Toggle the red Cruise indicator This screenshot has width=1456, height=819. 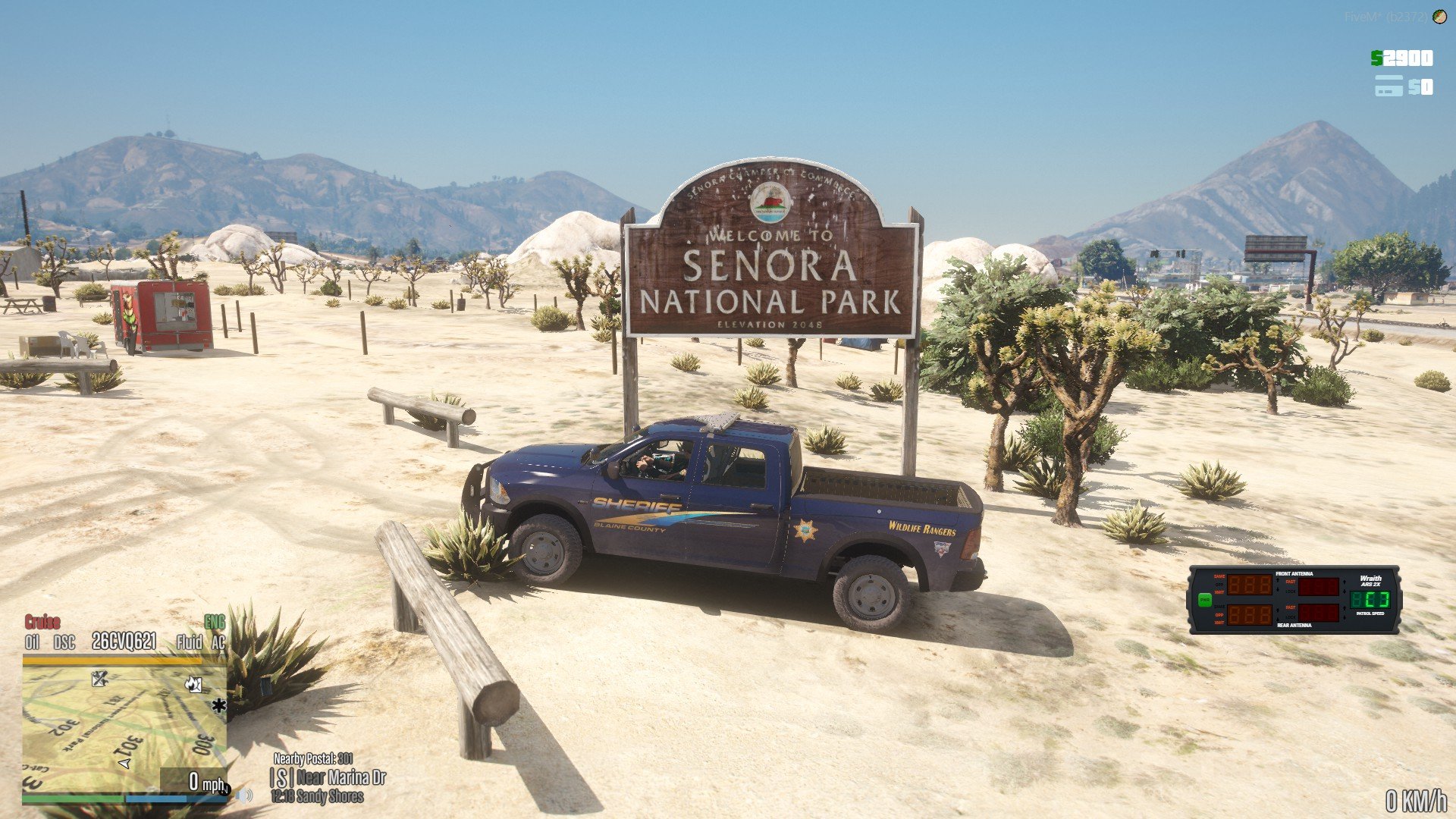42,623
